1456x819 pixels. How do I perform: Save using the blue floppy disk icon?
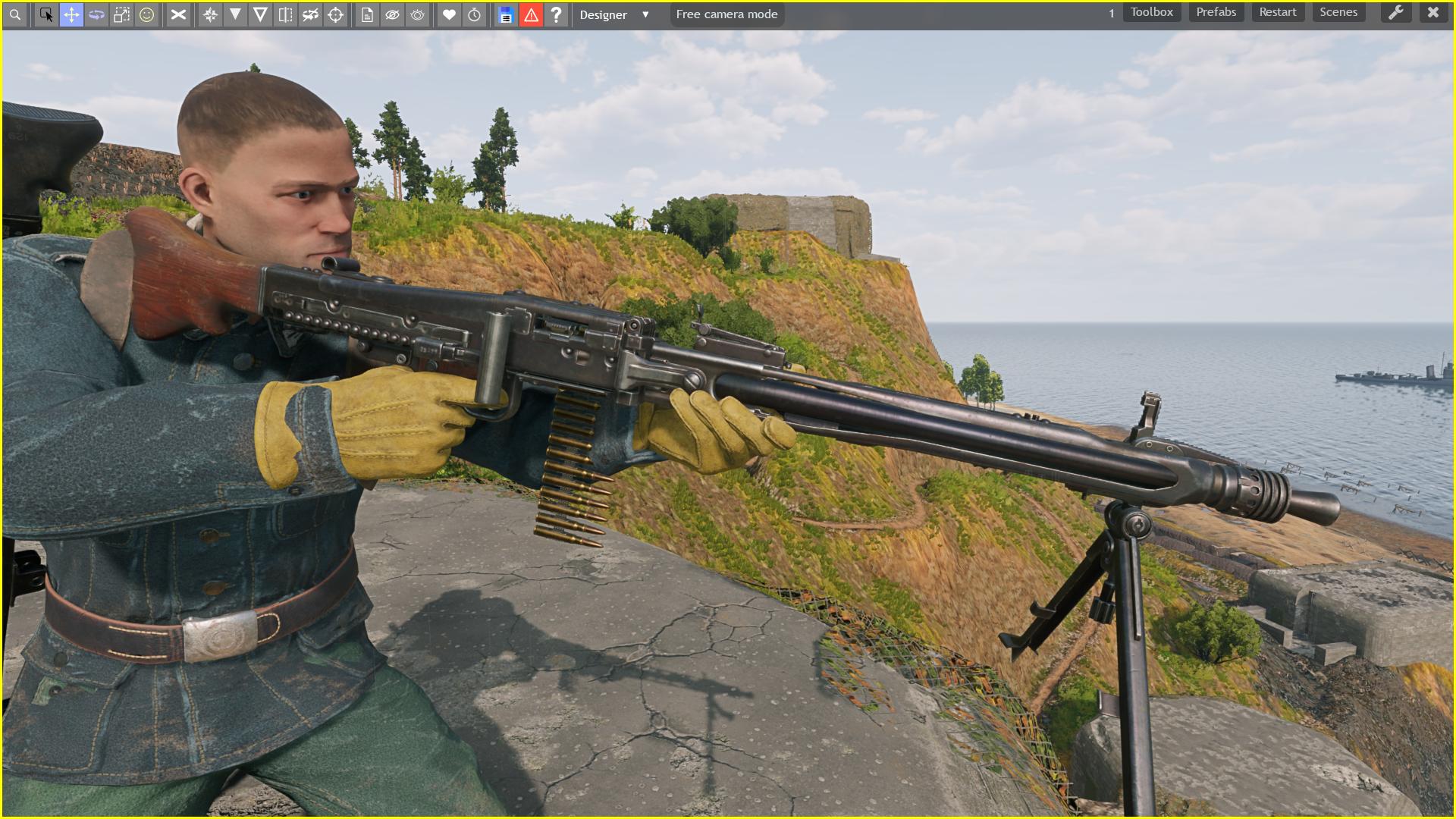506,14
